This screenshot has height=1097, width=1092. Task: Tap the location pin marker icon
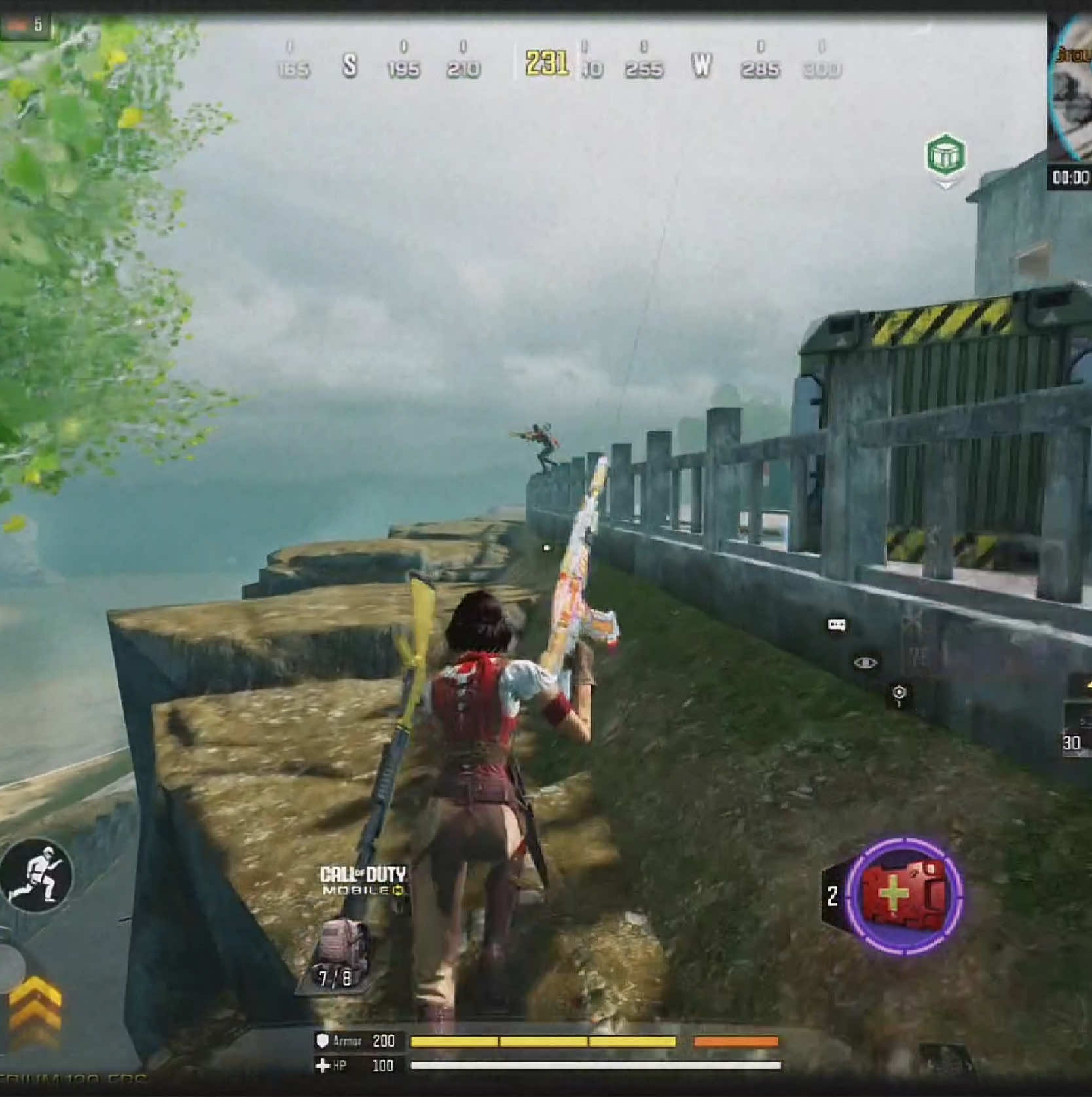pyautogui.click(x=900, y=694)
